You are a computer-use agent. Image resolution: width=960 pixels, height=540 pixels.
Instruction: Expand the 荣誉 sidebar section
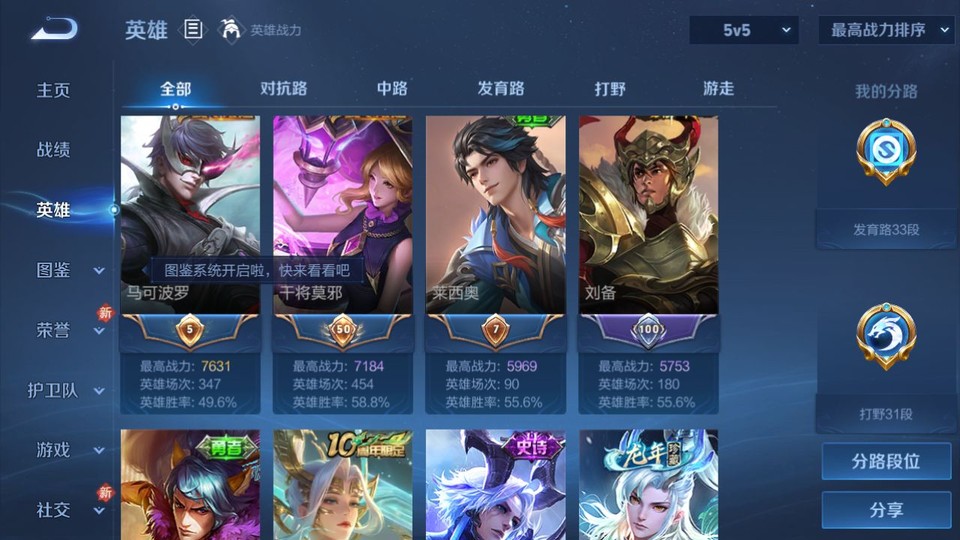(x=70, y=330)
